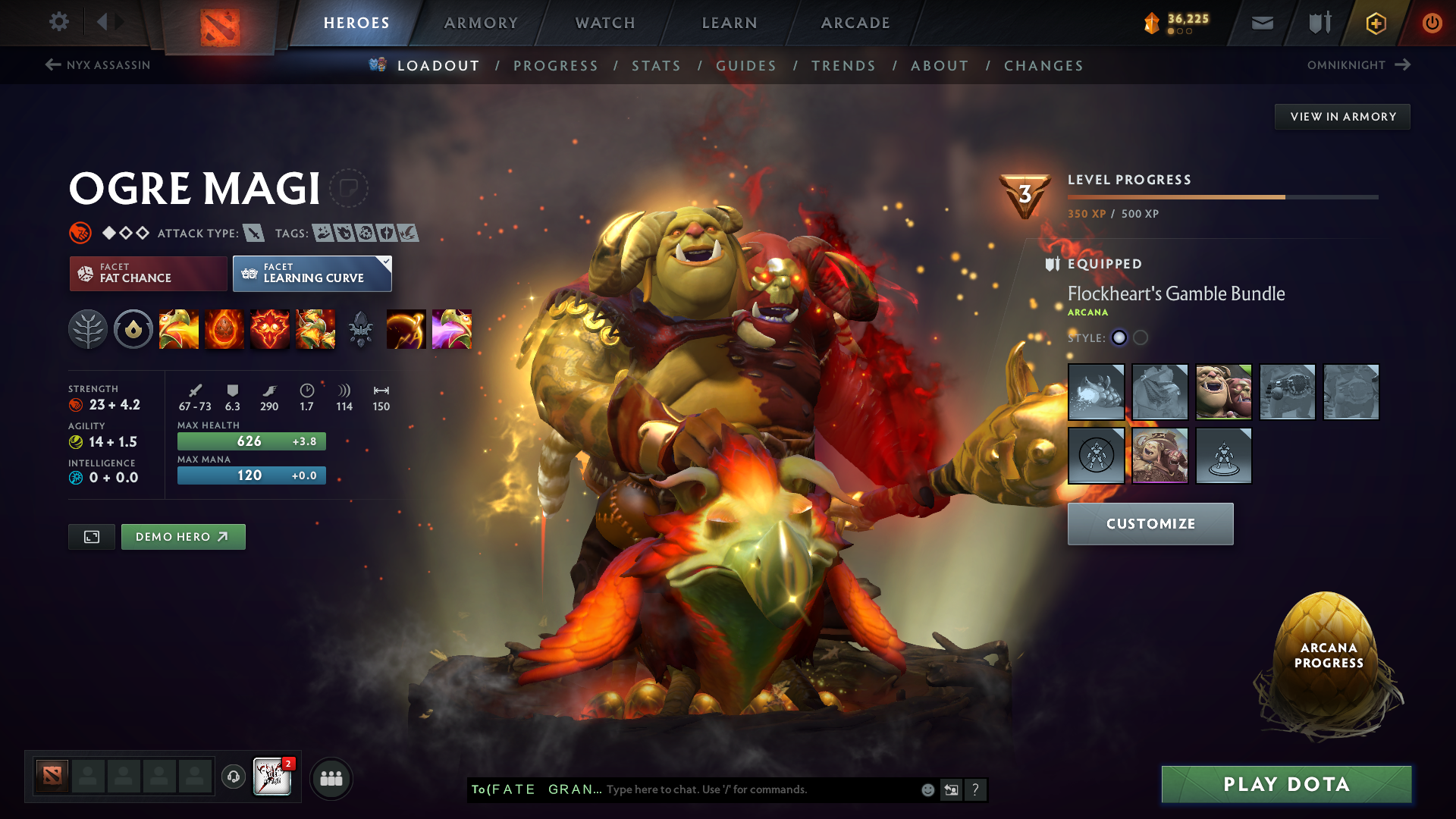Viewport: 1456px width, 819px height.
Task: Click VIEW IN ARMORY
Action: pos(1341,116)
